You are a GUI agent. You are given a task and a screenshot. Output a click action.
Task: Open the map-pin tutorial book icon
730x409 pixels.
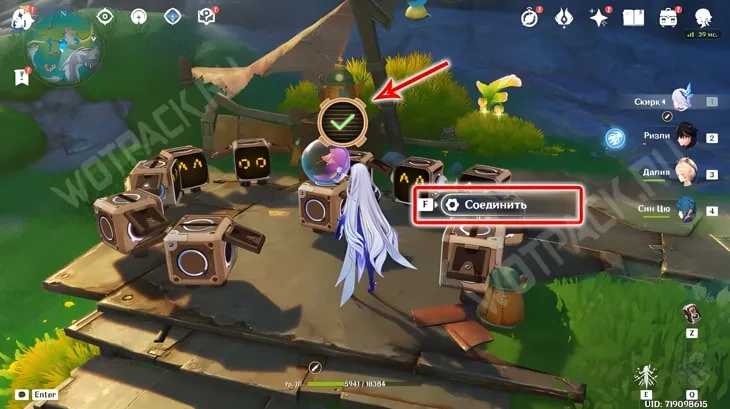206,16
